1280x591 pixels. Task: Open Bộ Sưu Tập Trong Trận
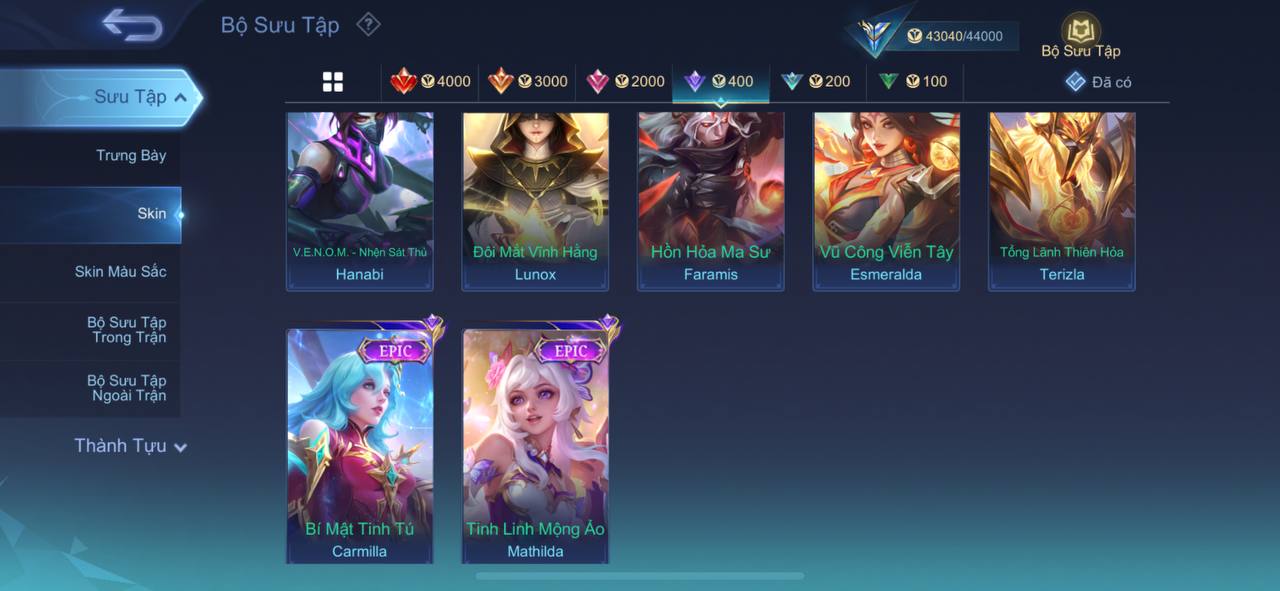(x=127, y=330)
